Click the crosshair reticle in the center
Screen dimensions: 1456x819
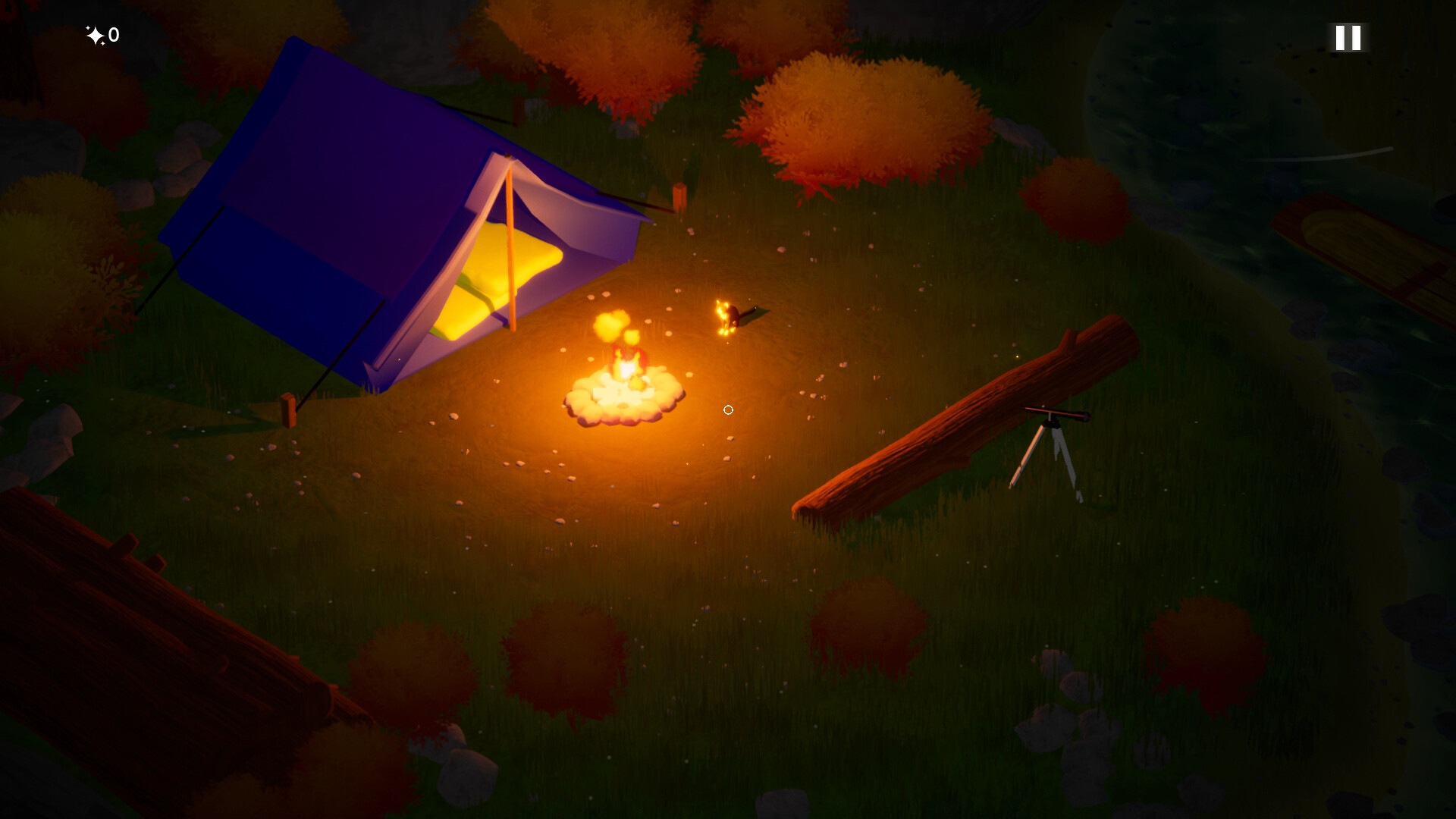tap(728, 409)
